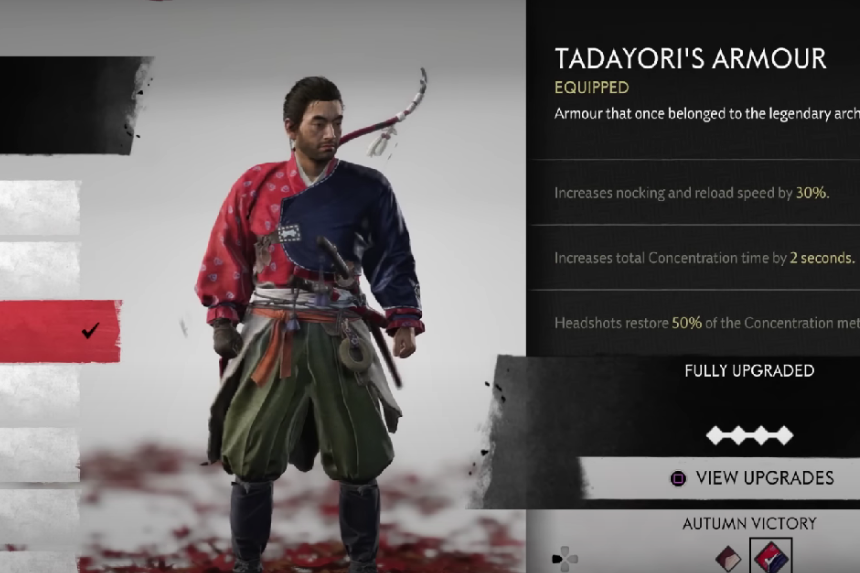Pick the unselected dark red dye swatch
Viewport: 860px width, 573px height.
coord(728,559)
